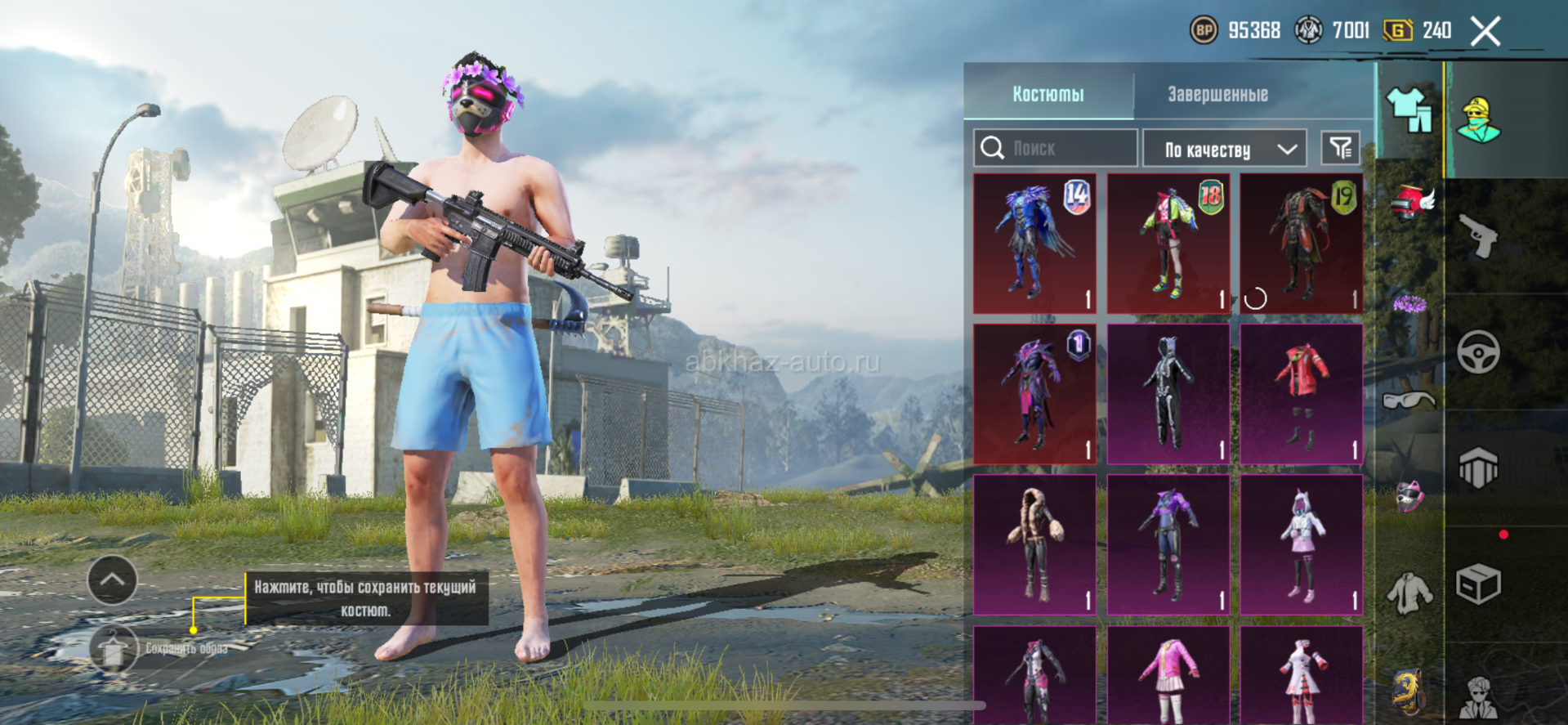Select the blue feathered level 14 costume

point(1034,243)
